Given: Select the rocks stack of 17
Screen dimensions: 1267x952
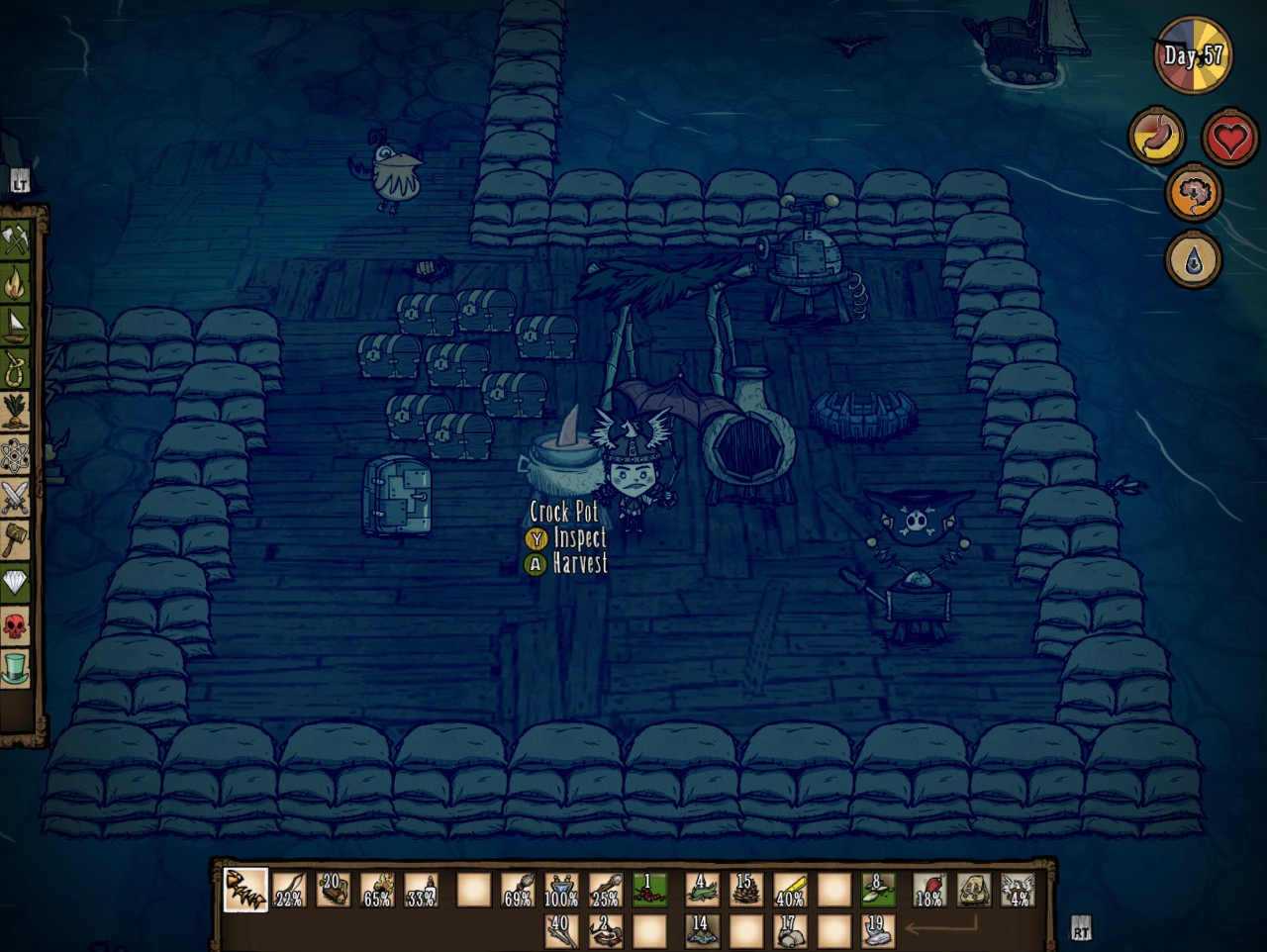Looking at the screenshot, I should (x=790, y=931).
